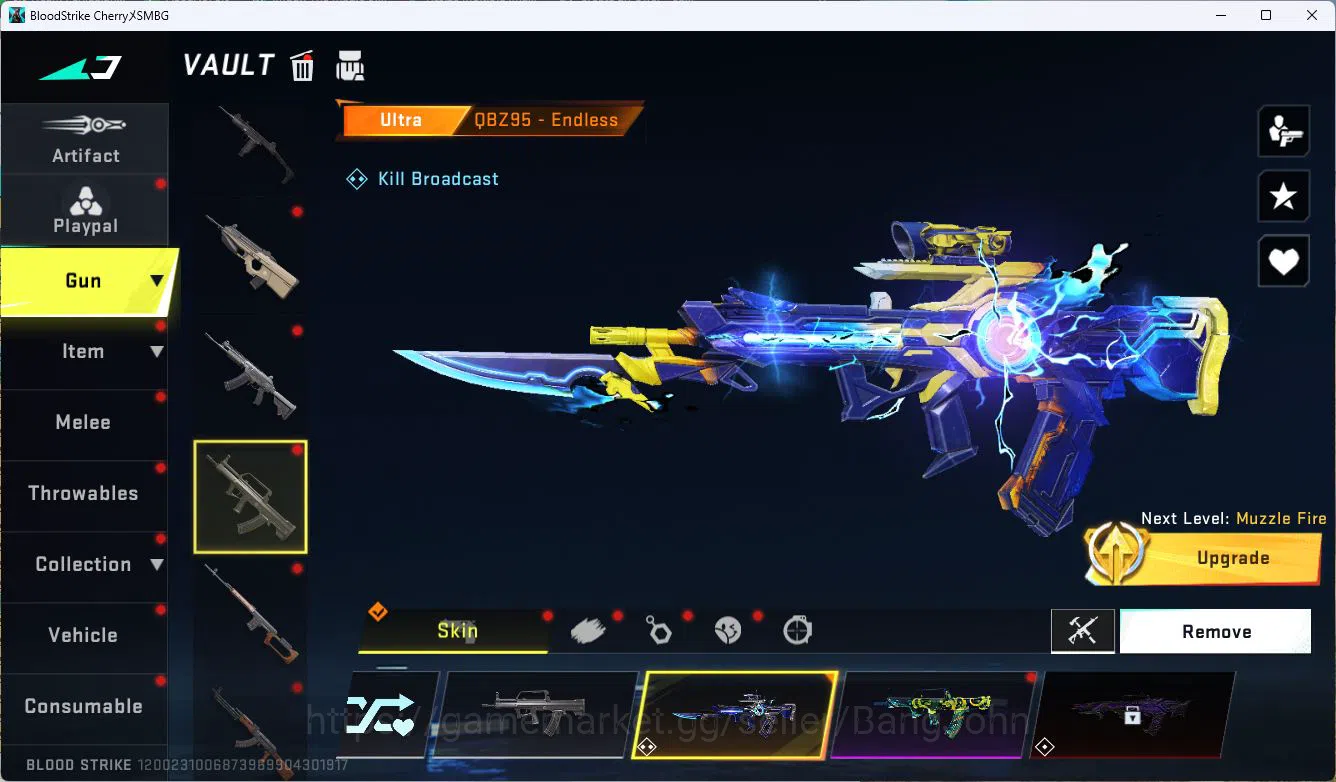Open the weapon charm customization icon
The width and height of the screenshot is (1336, 782).
pos(660,631)
